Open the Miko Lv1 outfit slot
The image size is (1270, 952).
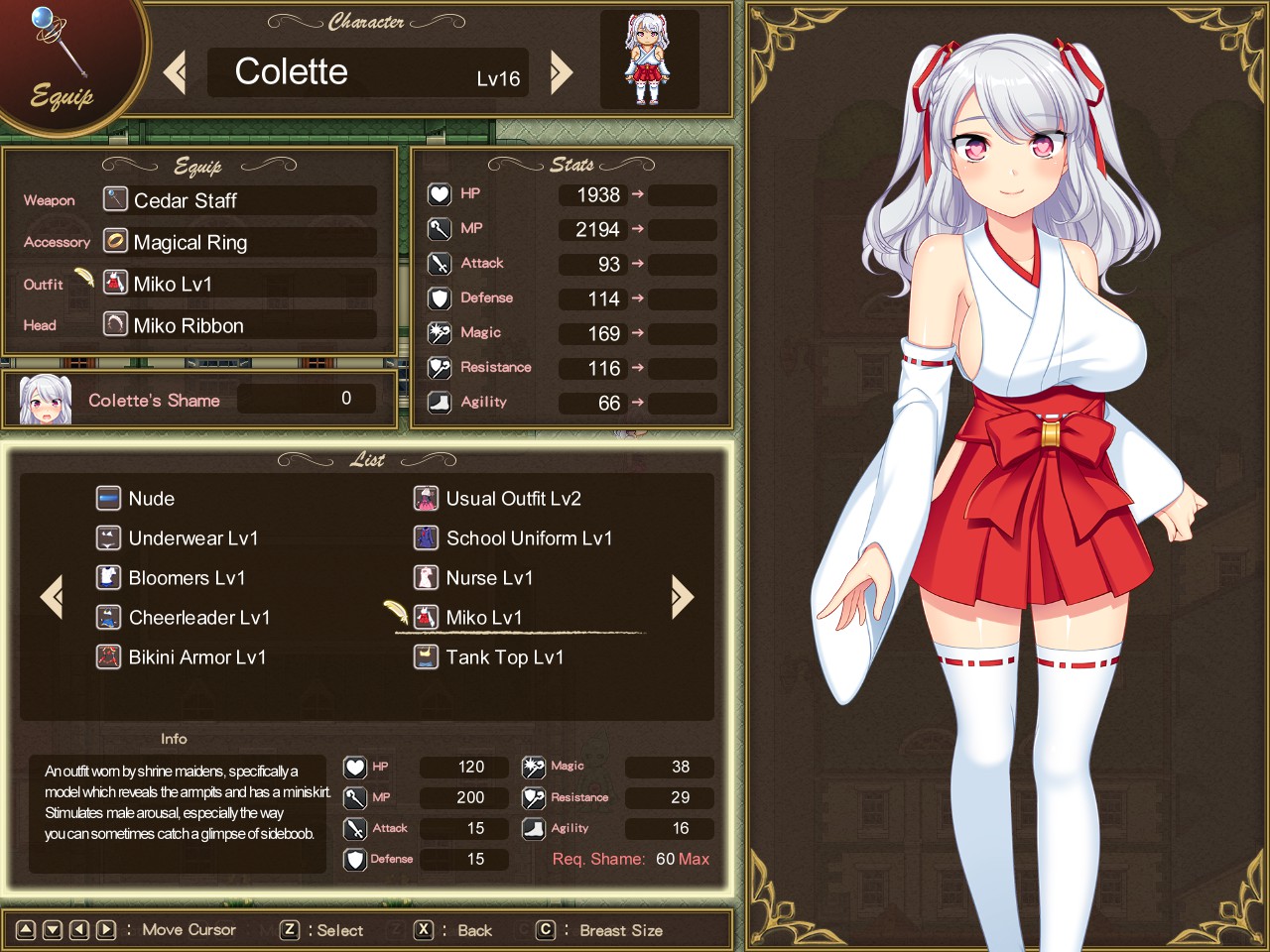point(239,284)
